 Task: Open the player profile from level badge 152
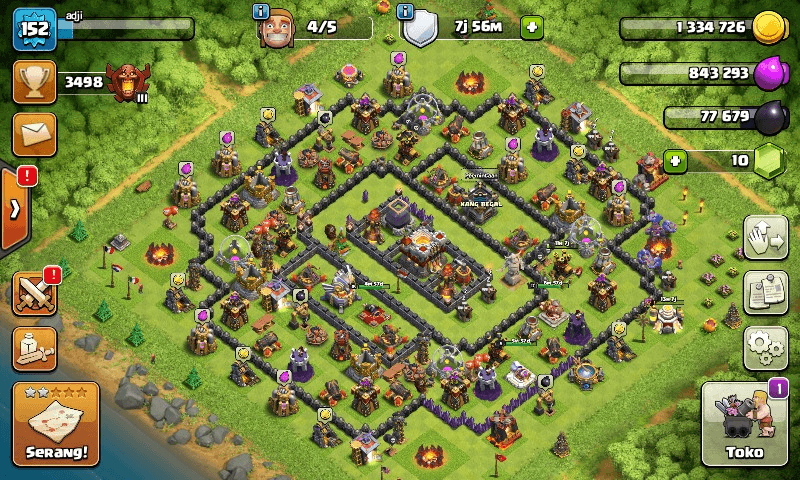(33, 29)
